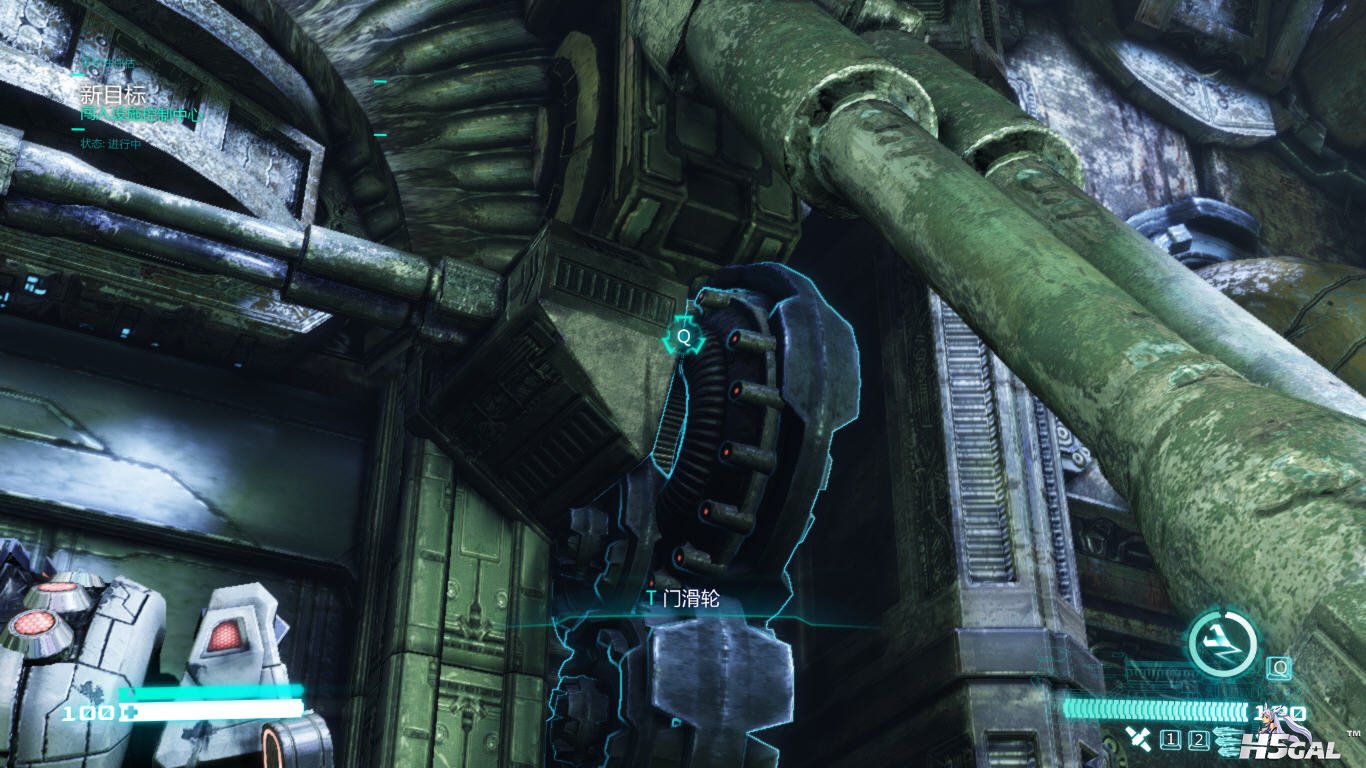
Task: Open the 新目标 objective tracker
Action: [x=113, y=95]
